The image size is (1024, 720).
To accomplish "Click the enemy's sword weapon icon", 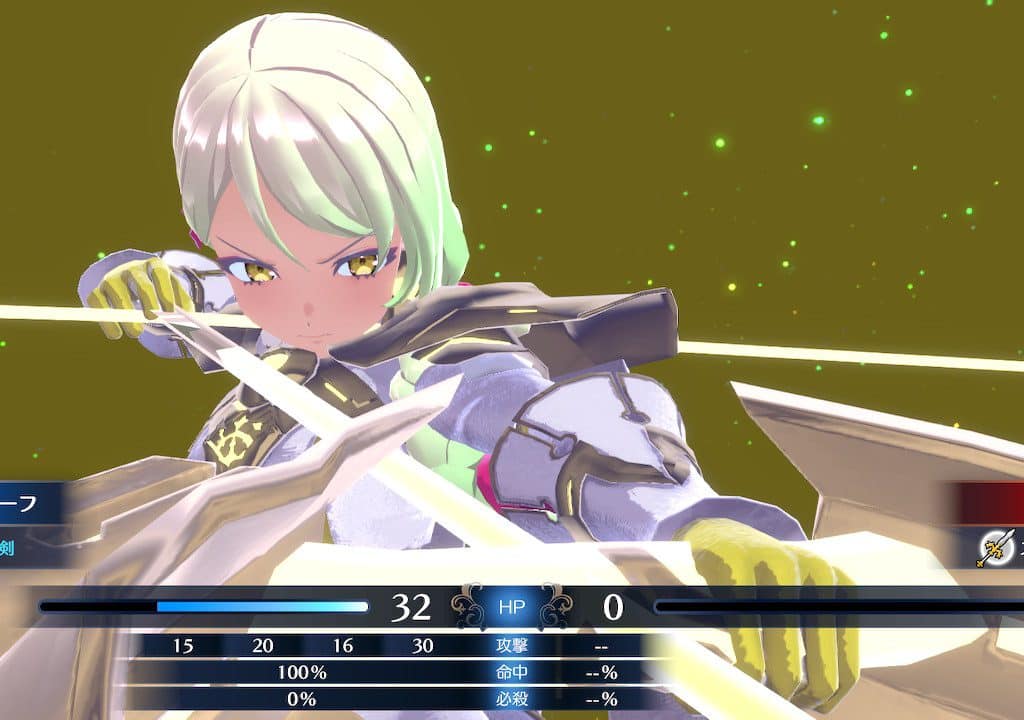I will point(996,547).
